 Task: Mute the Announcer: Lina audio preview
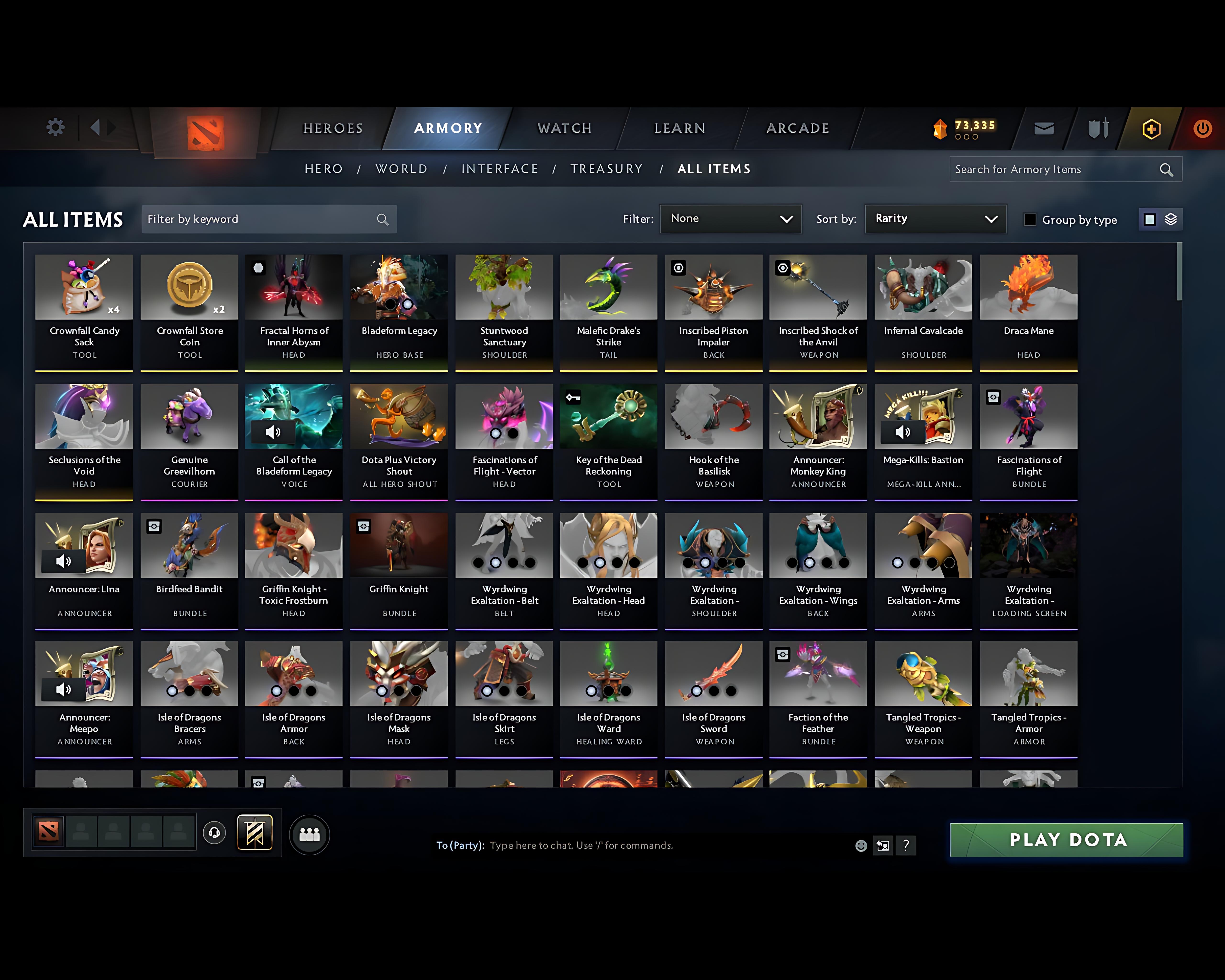click(64, 561)
